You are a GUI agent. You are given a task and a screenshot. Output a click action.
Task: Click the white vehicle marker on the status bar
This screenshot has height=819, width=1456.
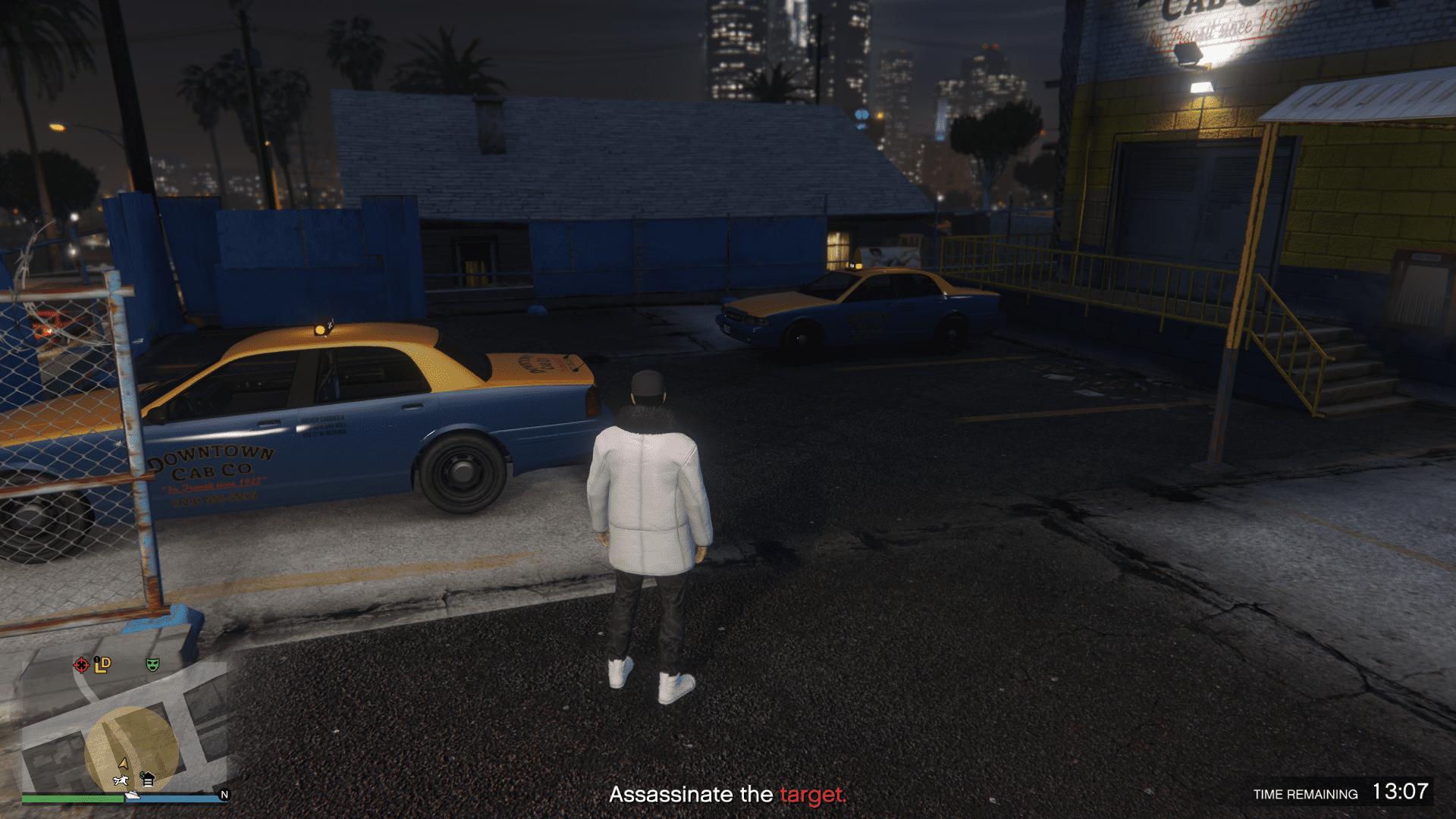tap(133, 796)
